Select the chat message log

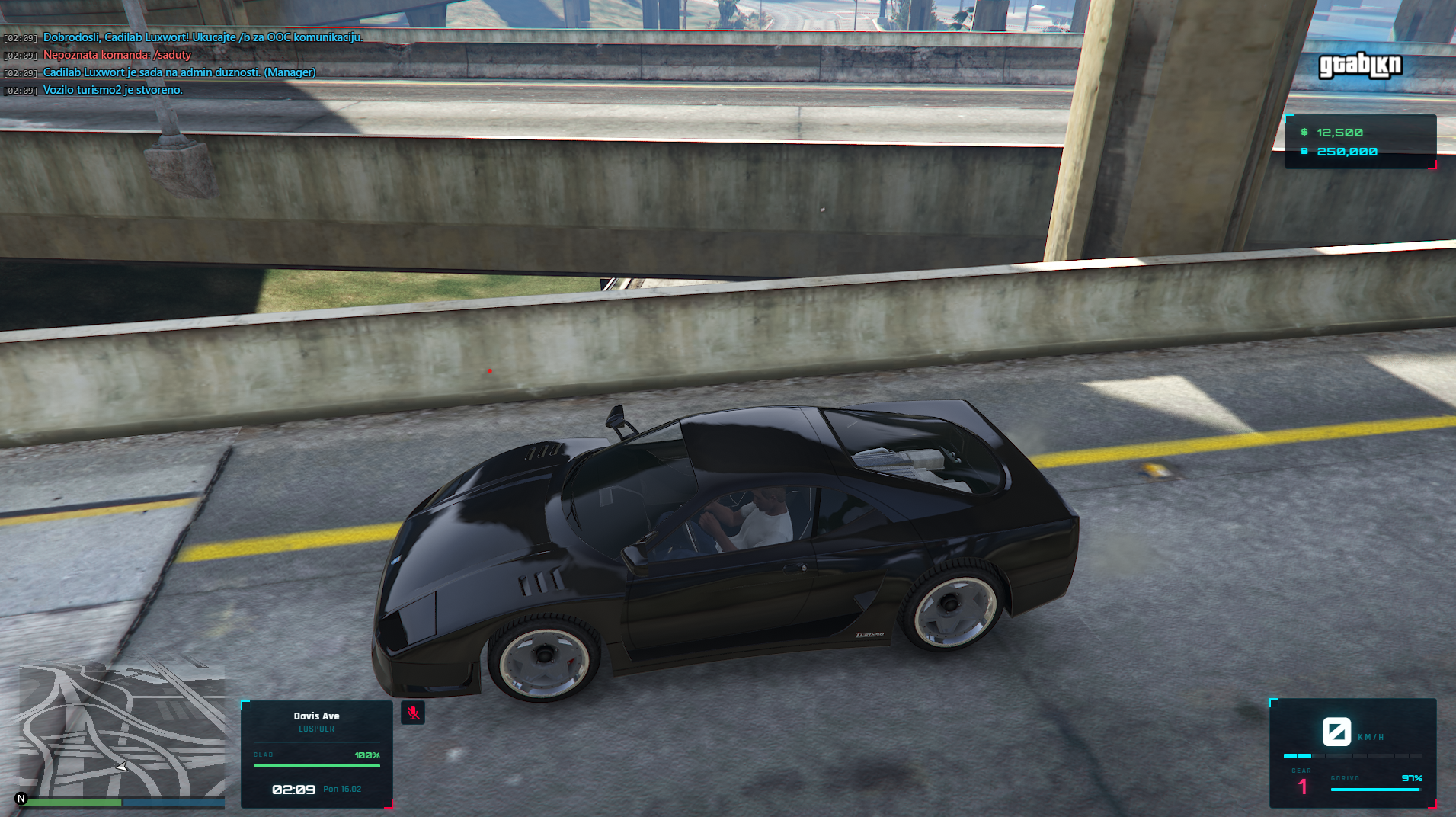click(183, 63)
